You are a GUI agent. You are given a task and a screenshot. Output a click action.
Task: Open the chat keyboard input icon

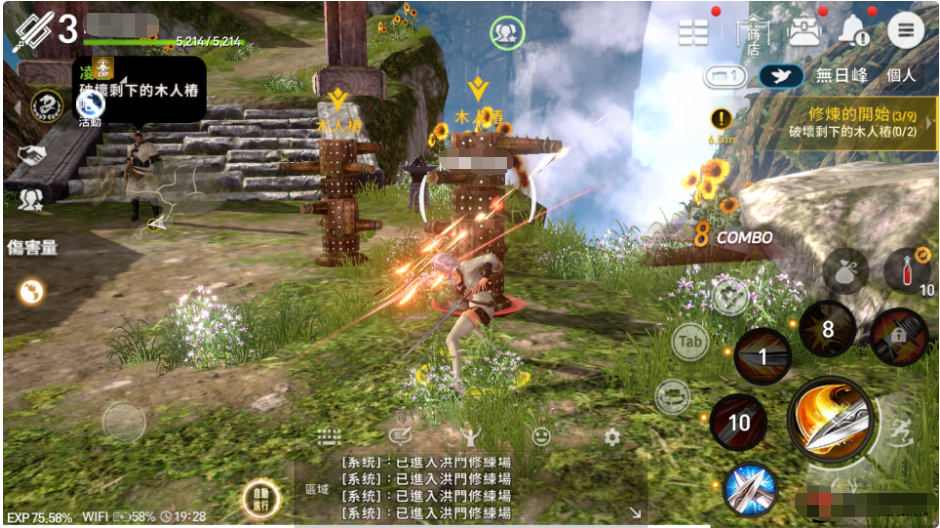coord(330,437)
